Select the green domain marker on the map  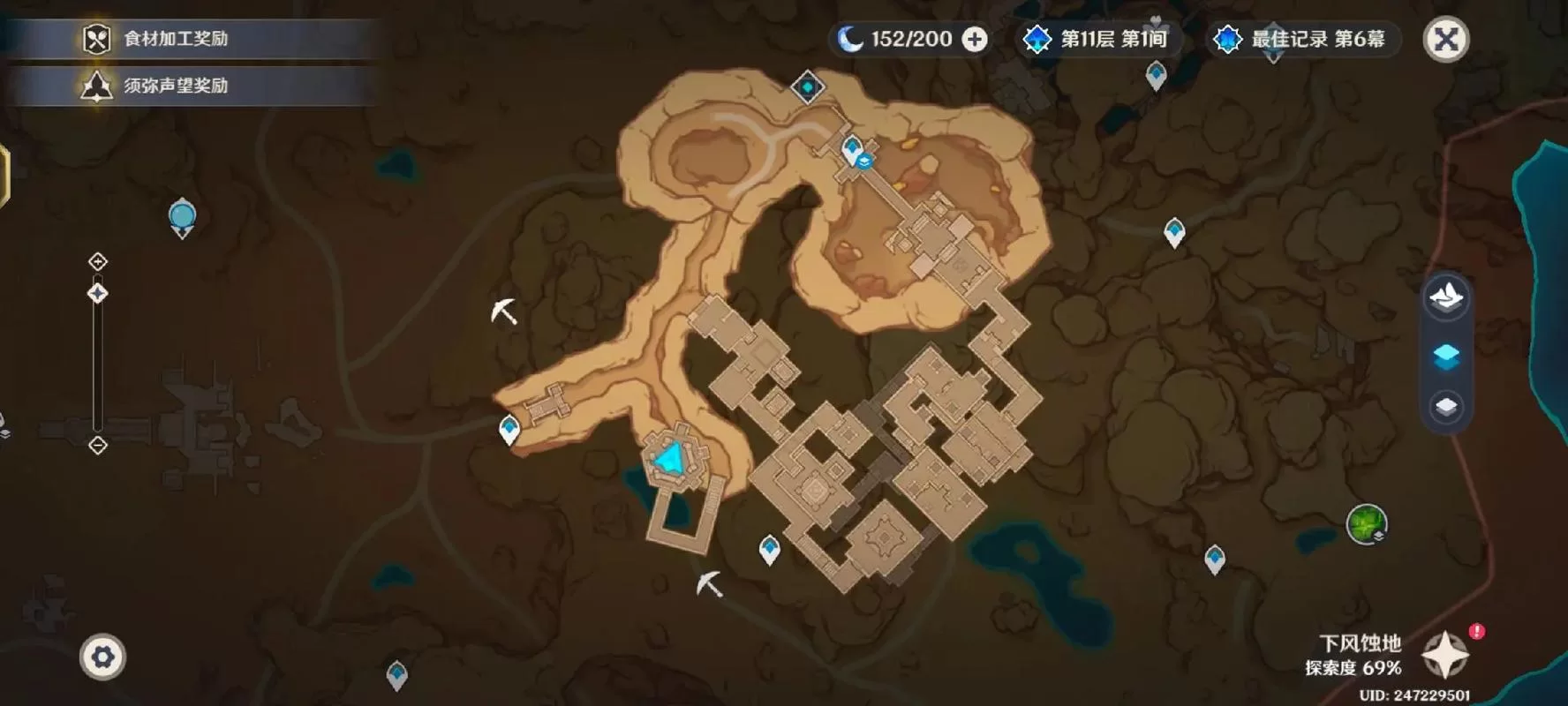(1366, 524)
